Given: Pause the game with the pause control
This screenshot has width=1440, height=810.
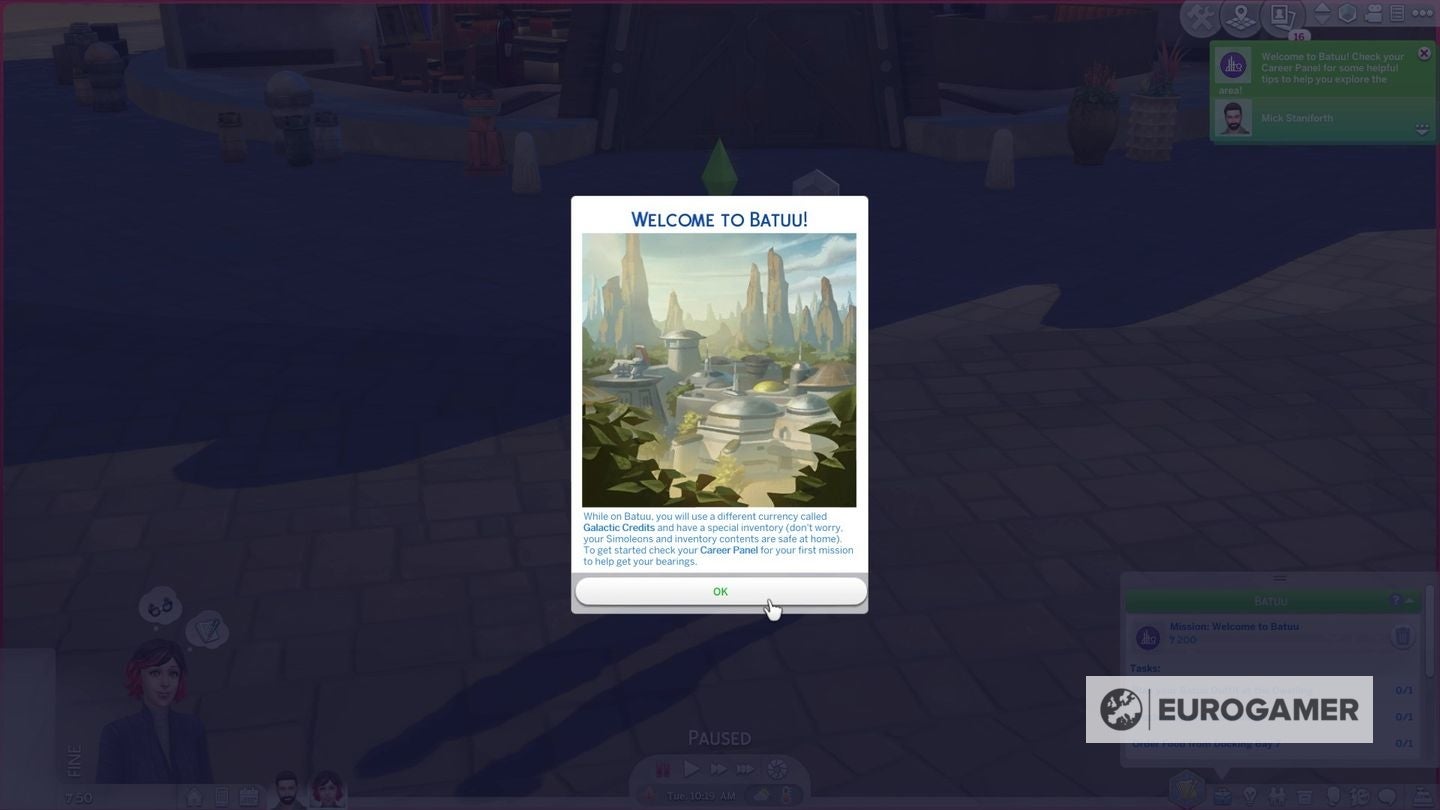Looking at the screenshot, I should pyautogui.click(x=662, y=769).
